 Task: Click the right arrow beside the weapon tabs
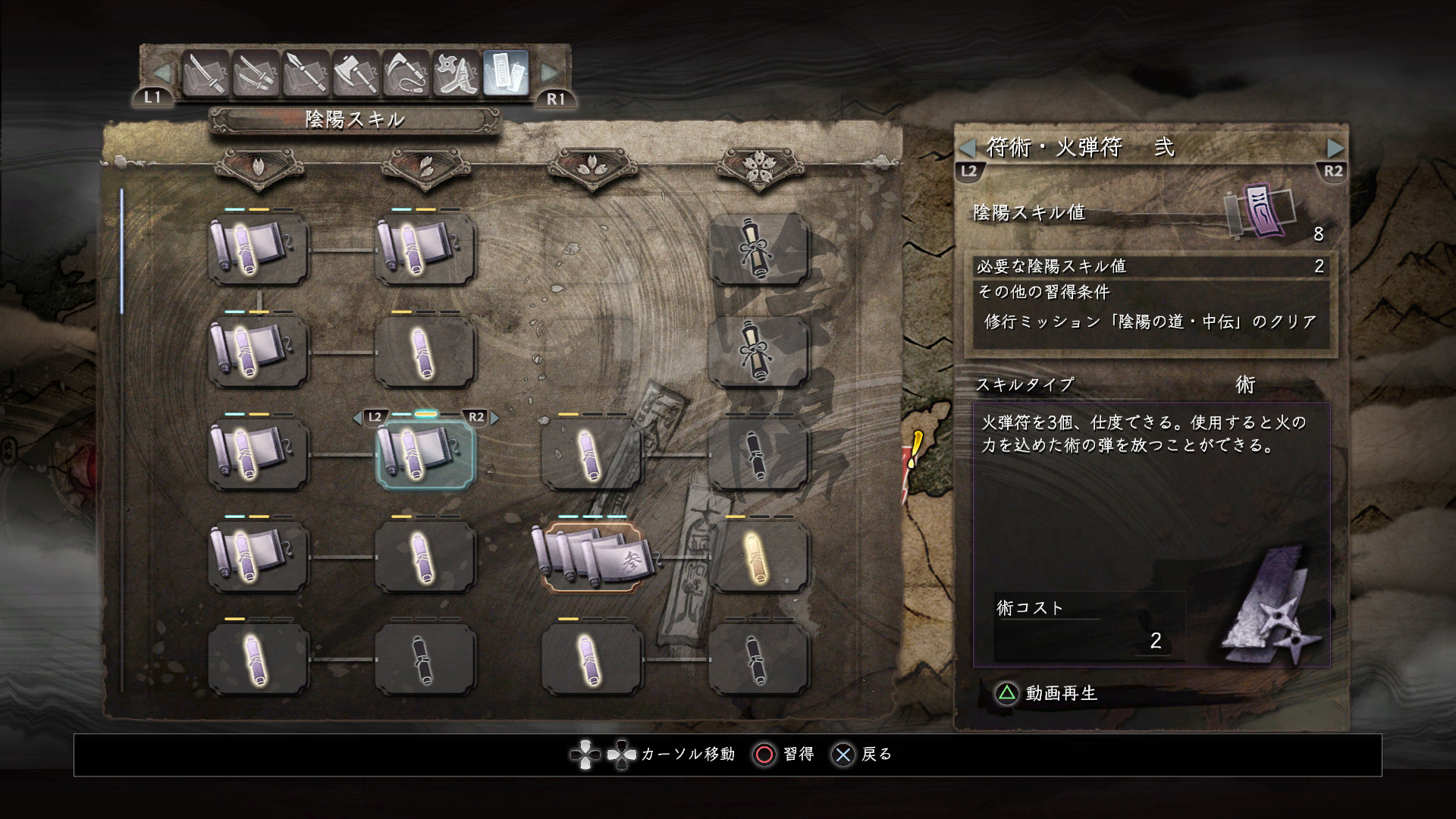click(x=549, y=73)
